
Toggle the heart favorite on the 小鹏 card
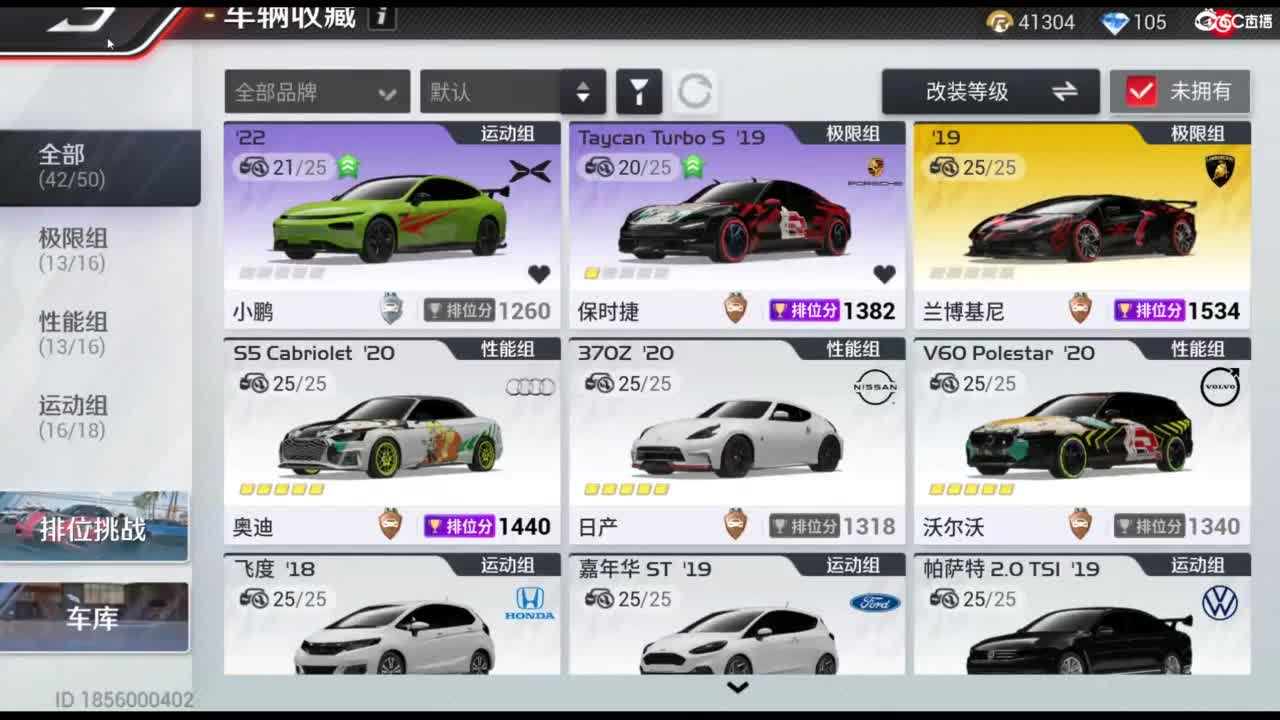538,271
